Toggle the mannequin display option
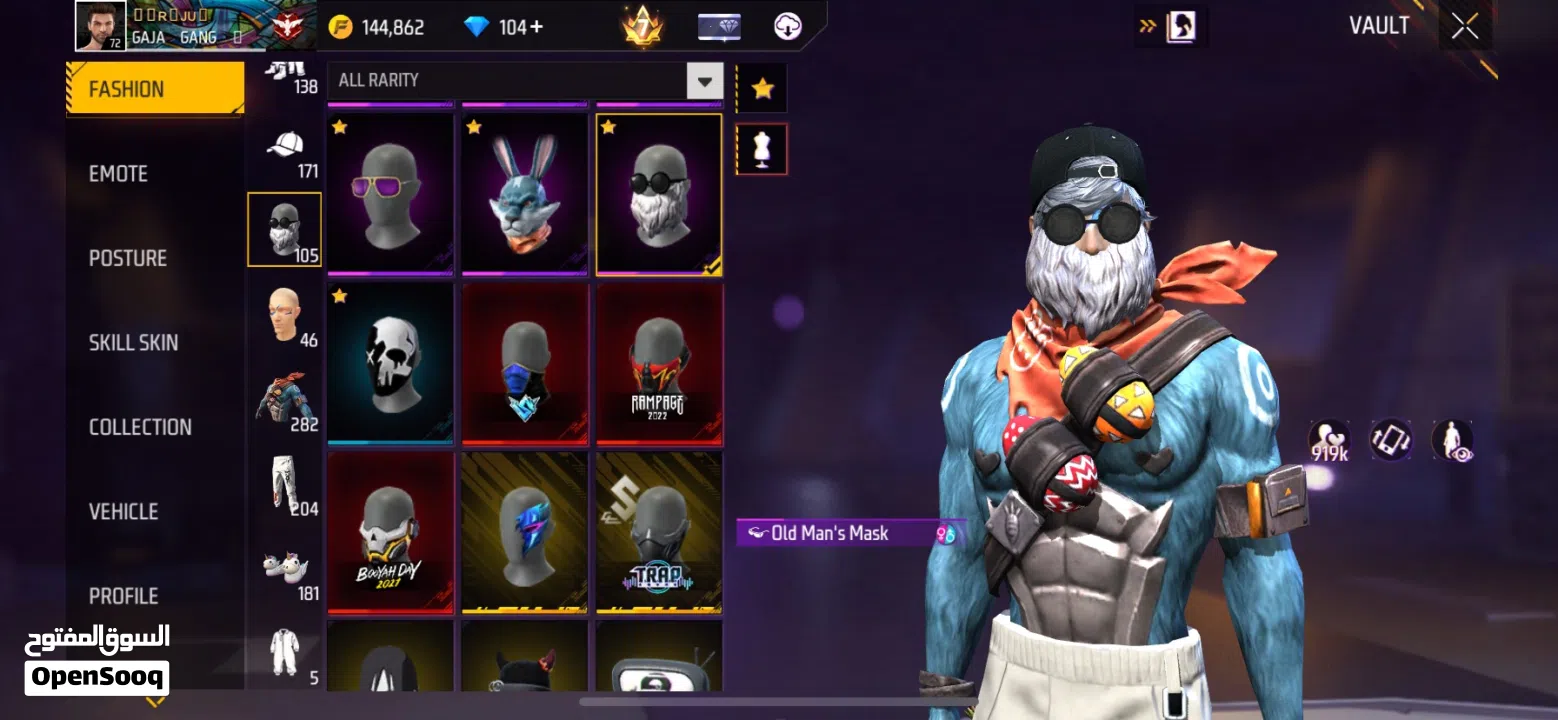Image resolution: width=1558 pixels, height=720 pixels. pyautogui.click(x=761, y=148)
